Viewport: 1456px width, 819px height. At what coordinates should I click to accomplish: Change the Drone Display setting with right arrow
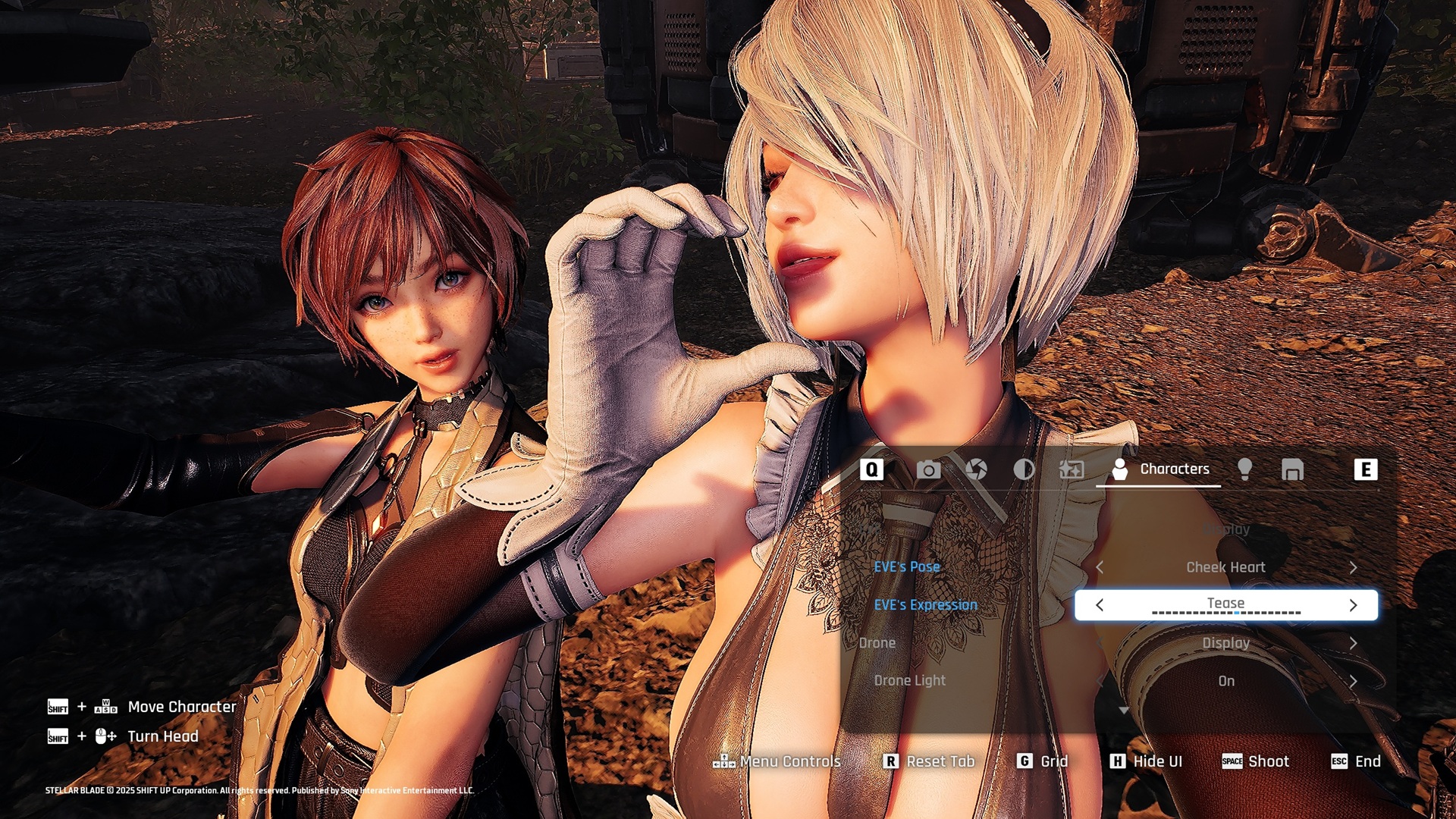pyautogui.click(x=1353, y=643)
